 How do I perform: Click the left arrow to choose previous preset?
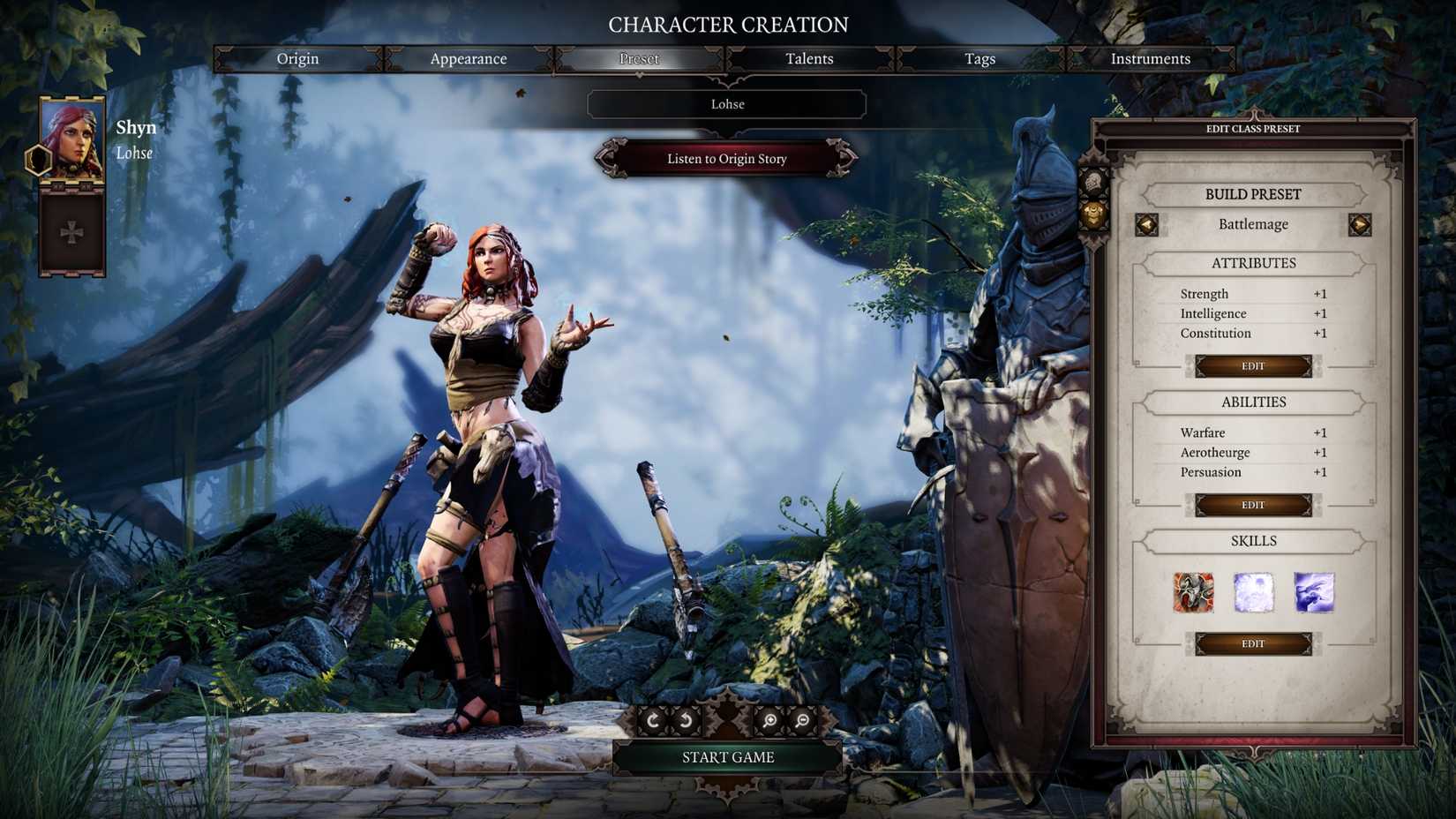(x=1147, y=224)
